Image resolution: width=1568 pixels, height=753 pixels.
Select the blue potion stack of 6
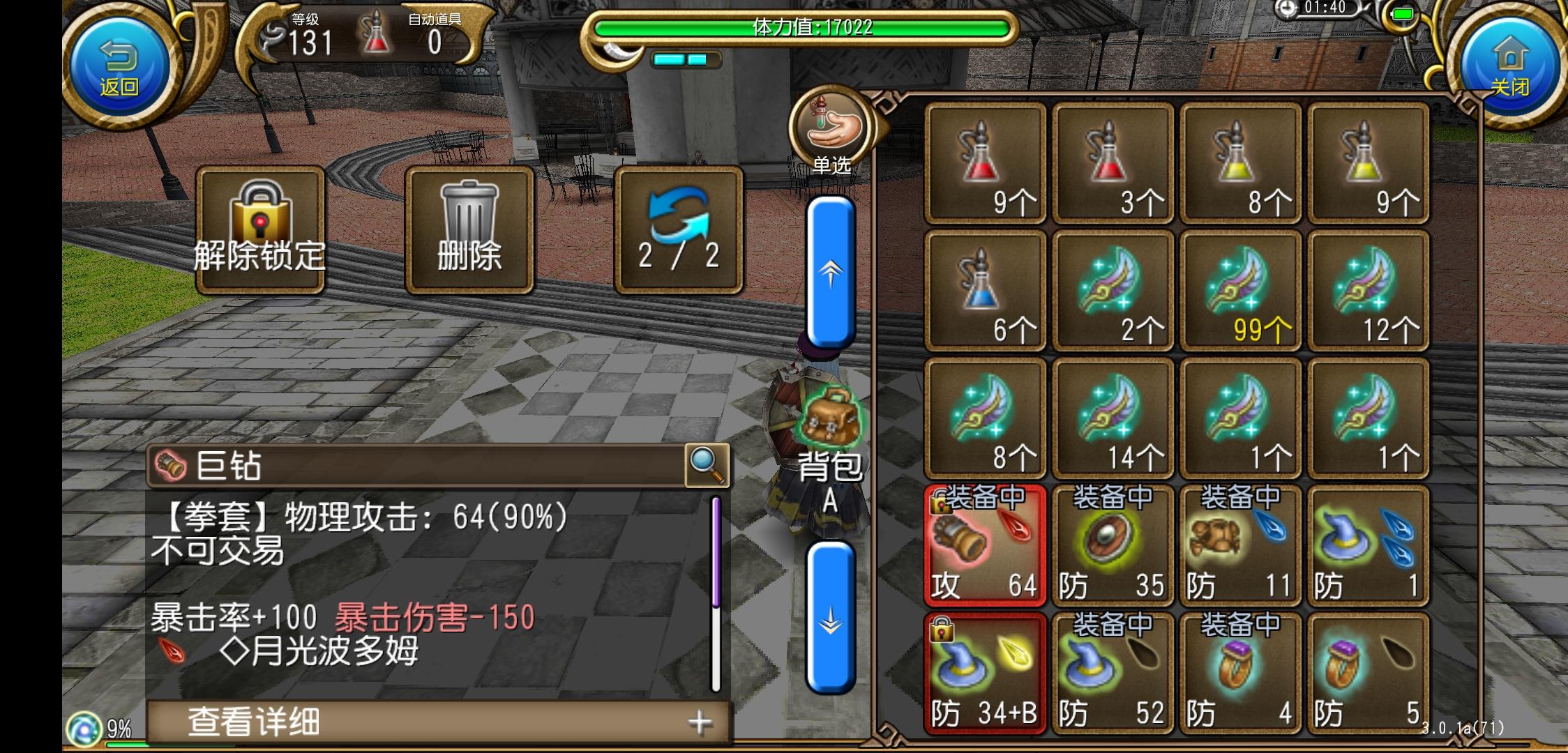[x=985, y=289]
